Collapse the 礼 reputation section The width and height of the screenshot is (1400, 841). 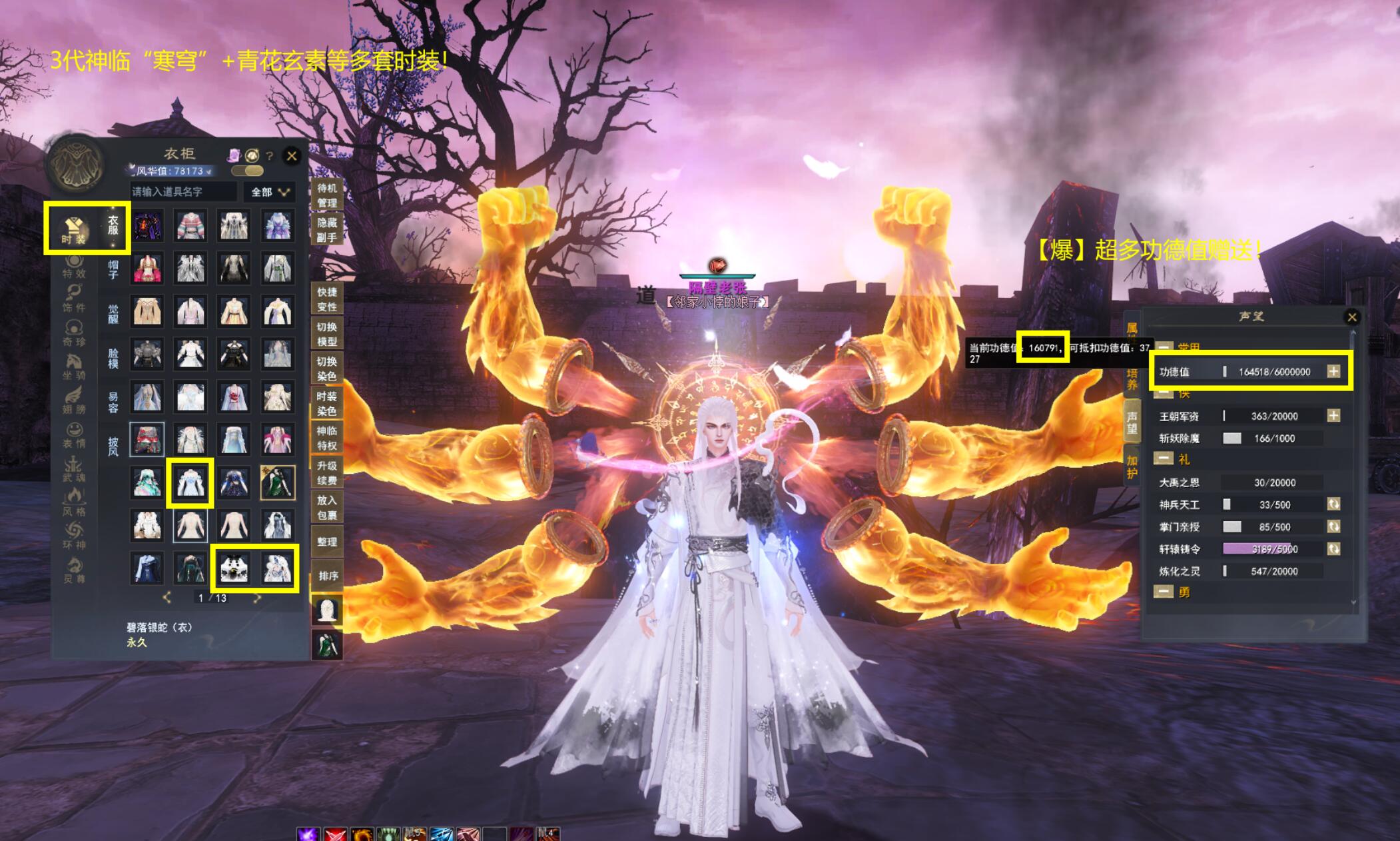pos(1164,458)
